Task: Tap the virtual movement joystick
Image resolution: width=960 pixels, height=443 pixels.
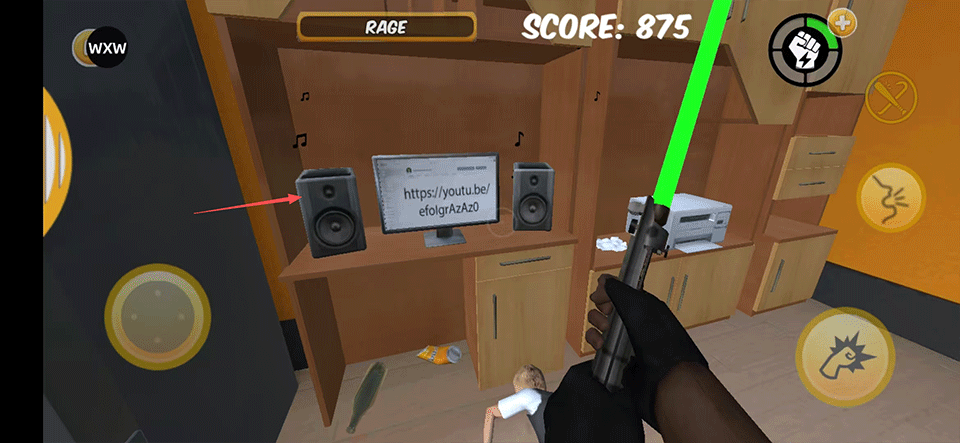Action: [x=157, y=317]
